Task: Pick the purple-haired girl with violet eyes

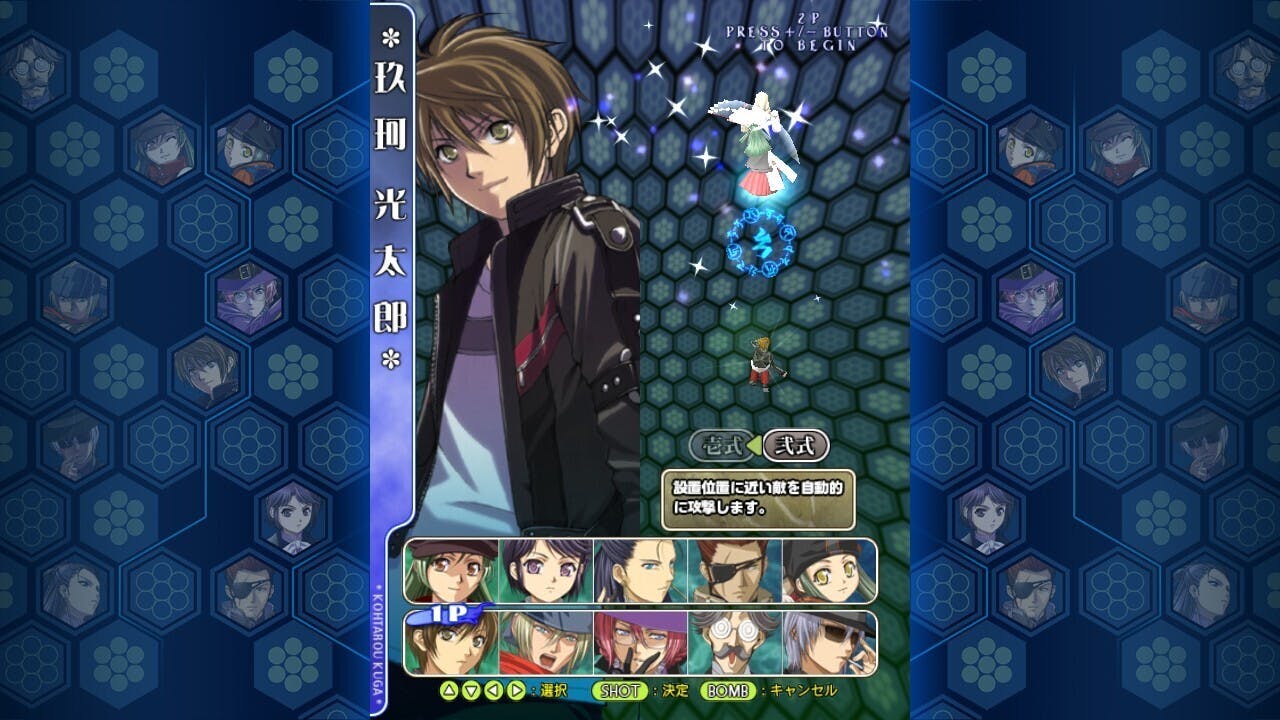Action: coord(546,571)
